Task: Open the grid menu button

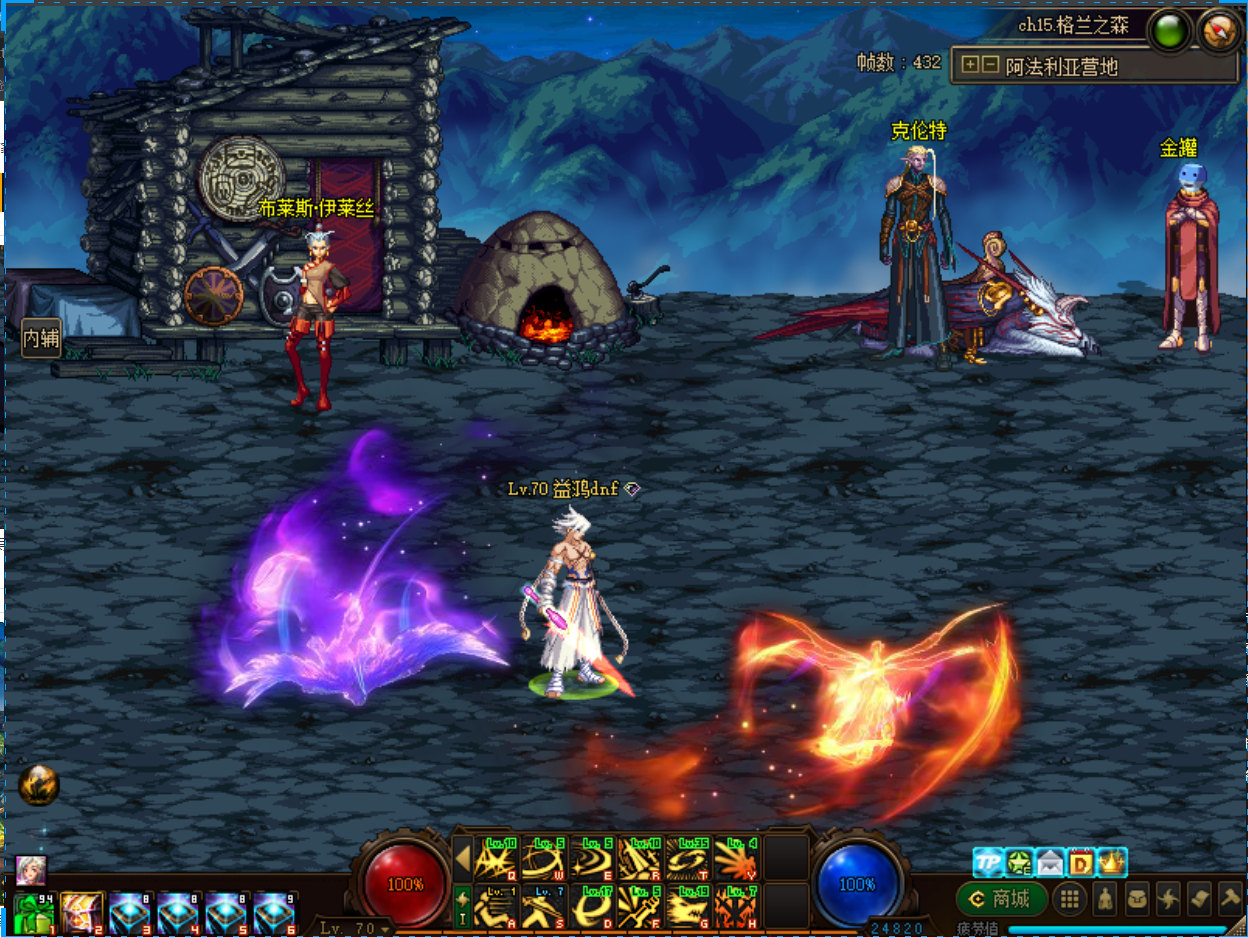Action: pos(1069,898)
